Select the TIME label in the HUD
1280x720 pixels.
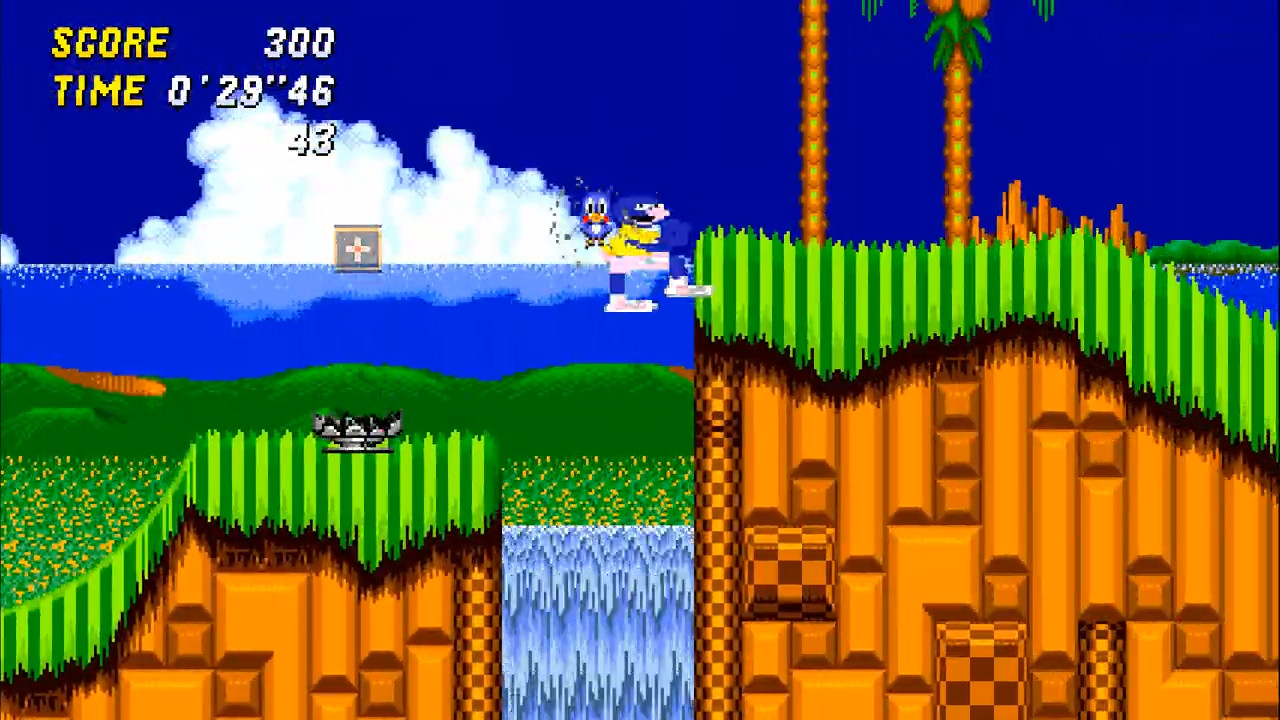[x=98, y=90]
